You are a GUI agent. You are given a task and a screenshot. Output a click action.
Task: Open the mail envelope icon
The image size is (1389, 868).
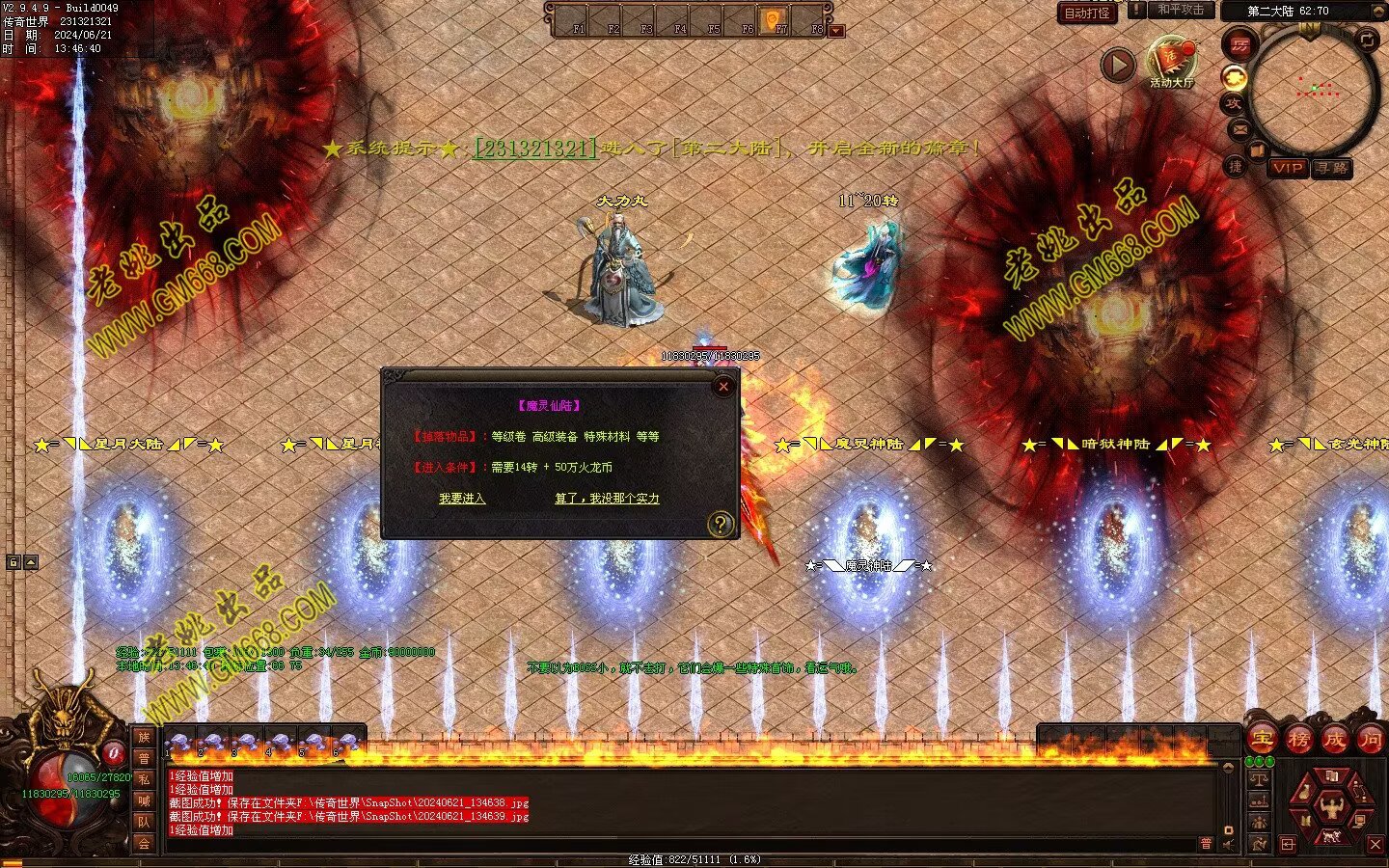pyautogui.click(x=1240, y=128)
